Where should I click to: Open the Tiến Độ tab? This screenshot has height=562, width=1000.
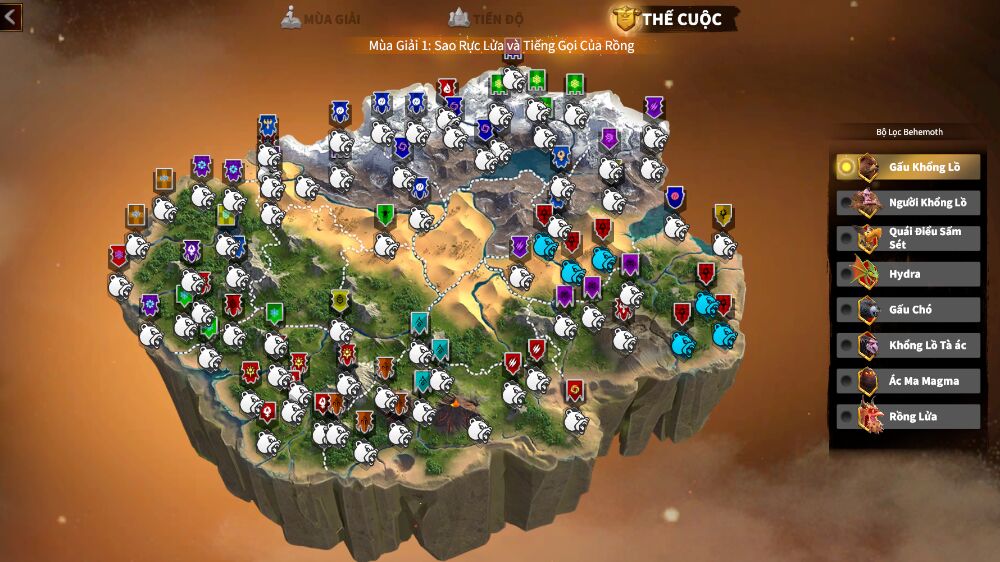(487, 18)
